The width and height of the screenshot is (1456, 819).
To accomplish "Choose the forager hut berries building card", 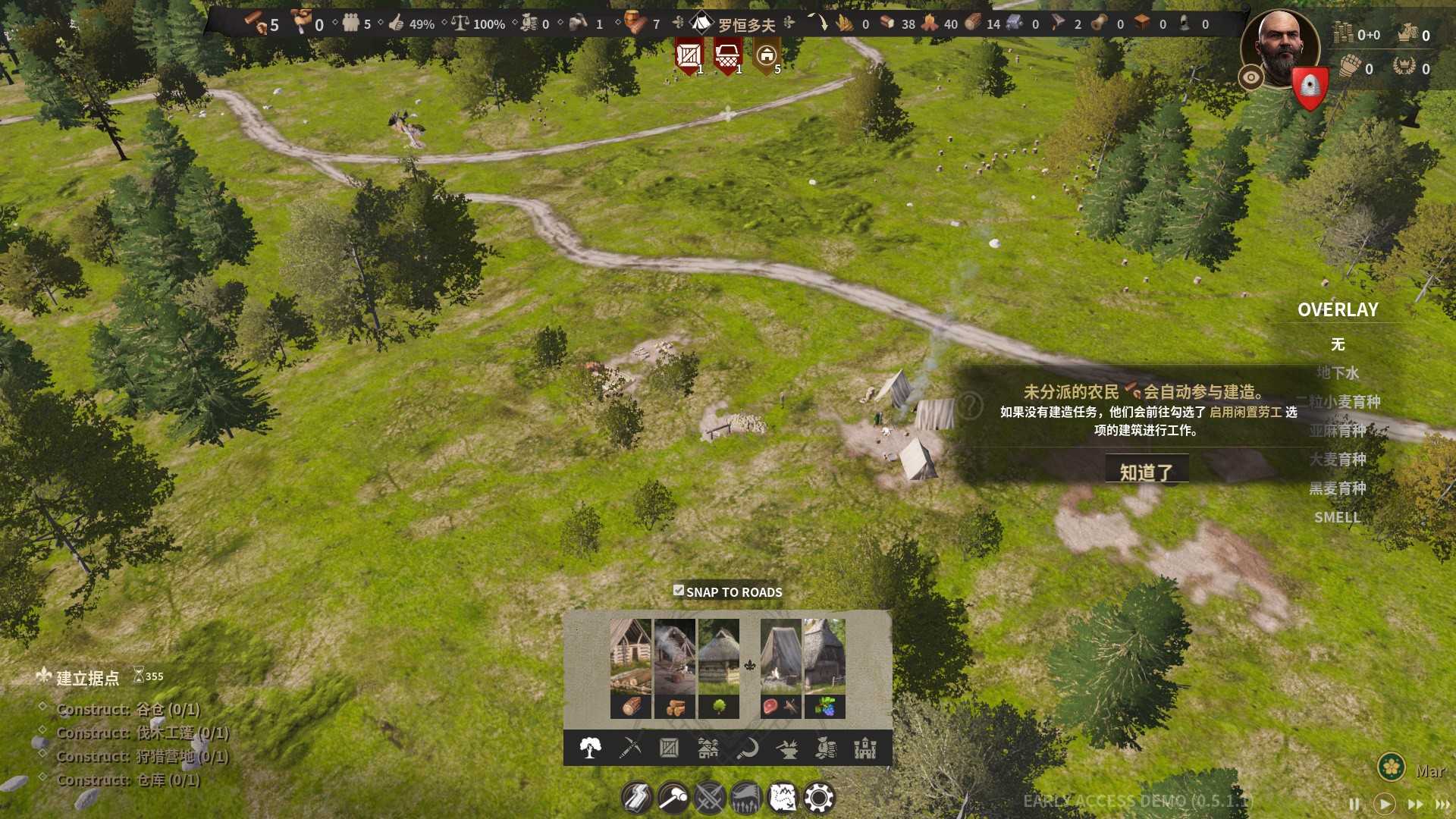I will [x=824, y=667].
